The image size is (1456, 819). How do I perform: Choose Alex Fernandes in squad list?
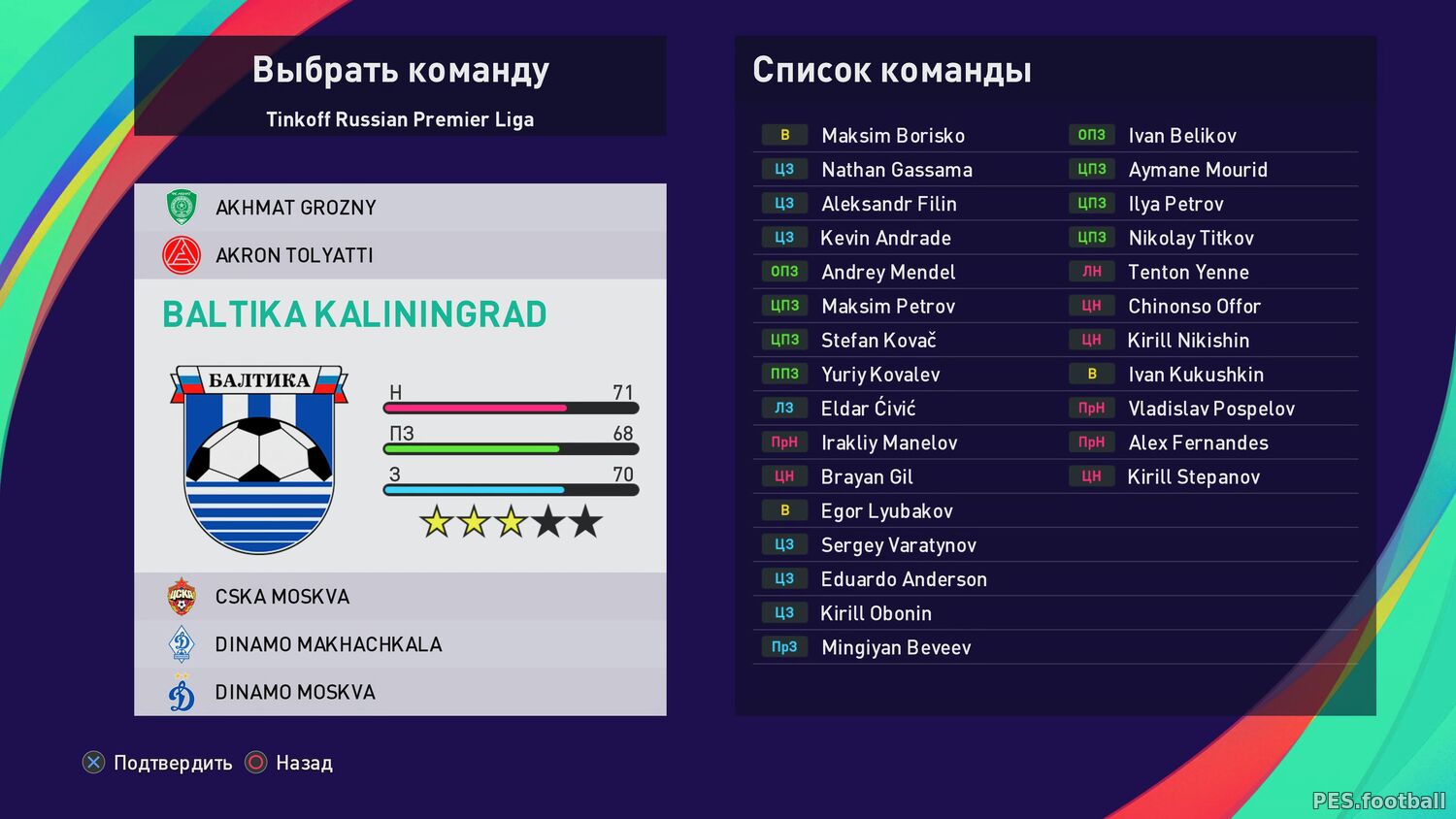pos(1197,443)
